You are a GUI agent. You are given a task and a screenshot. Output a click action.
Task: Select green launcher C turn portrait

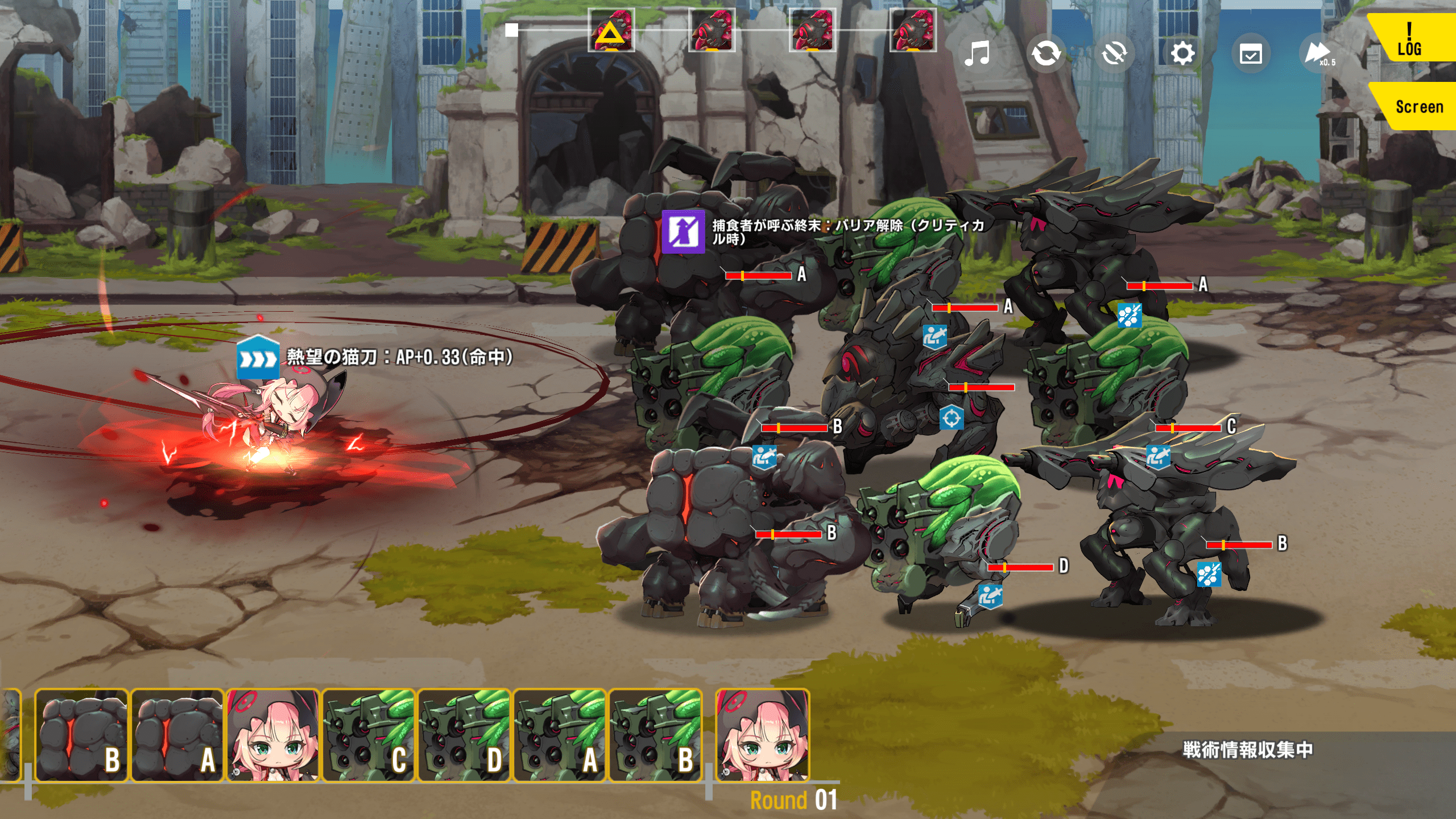(x=369, y=736)
